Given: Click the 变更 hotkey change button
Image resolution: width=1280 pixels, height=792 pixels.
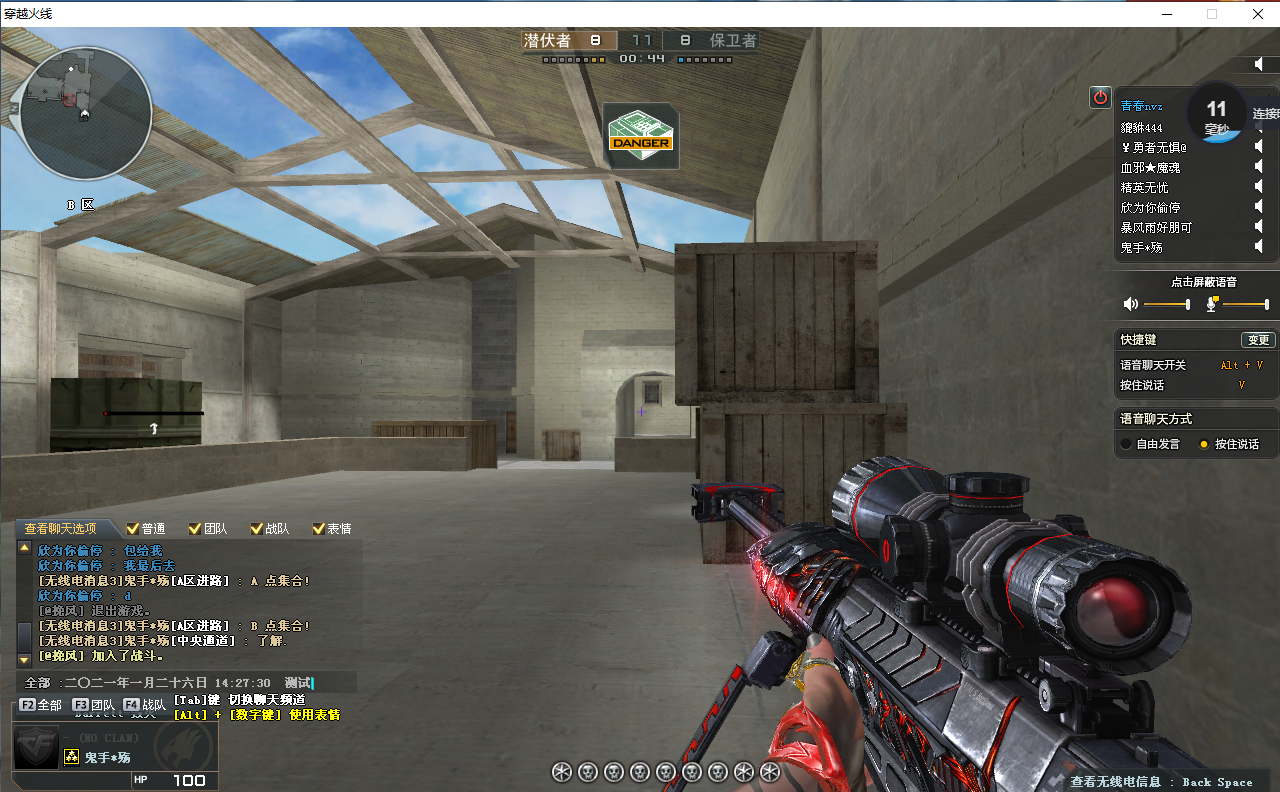Looking at the screenshot, I should pos(1257,340).
